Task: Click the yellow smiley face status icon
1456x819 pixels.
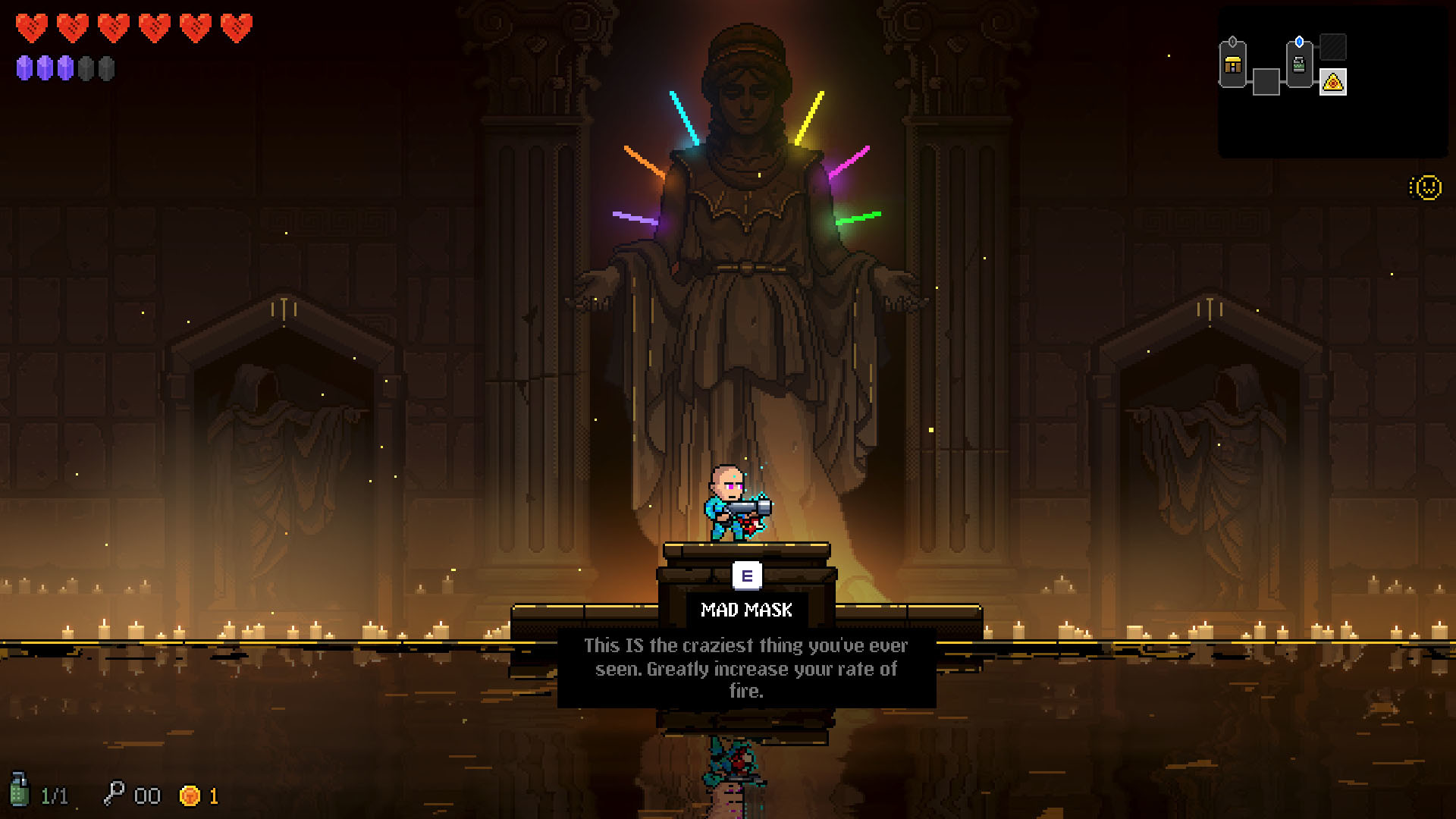Action: pos(1427,187)
